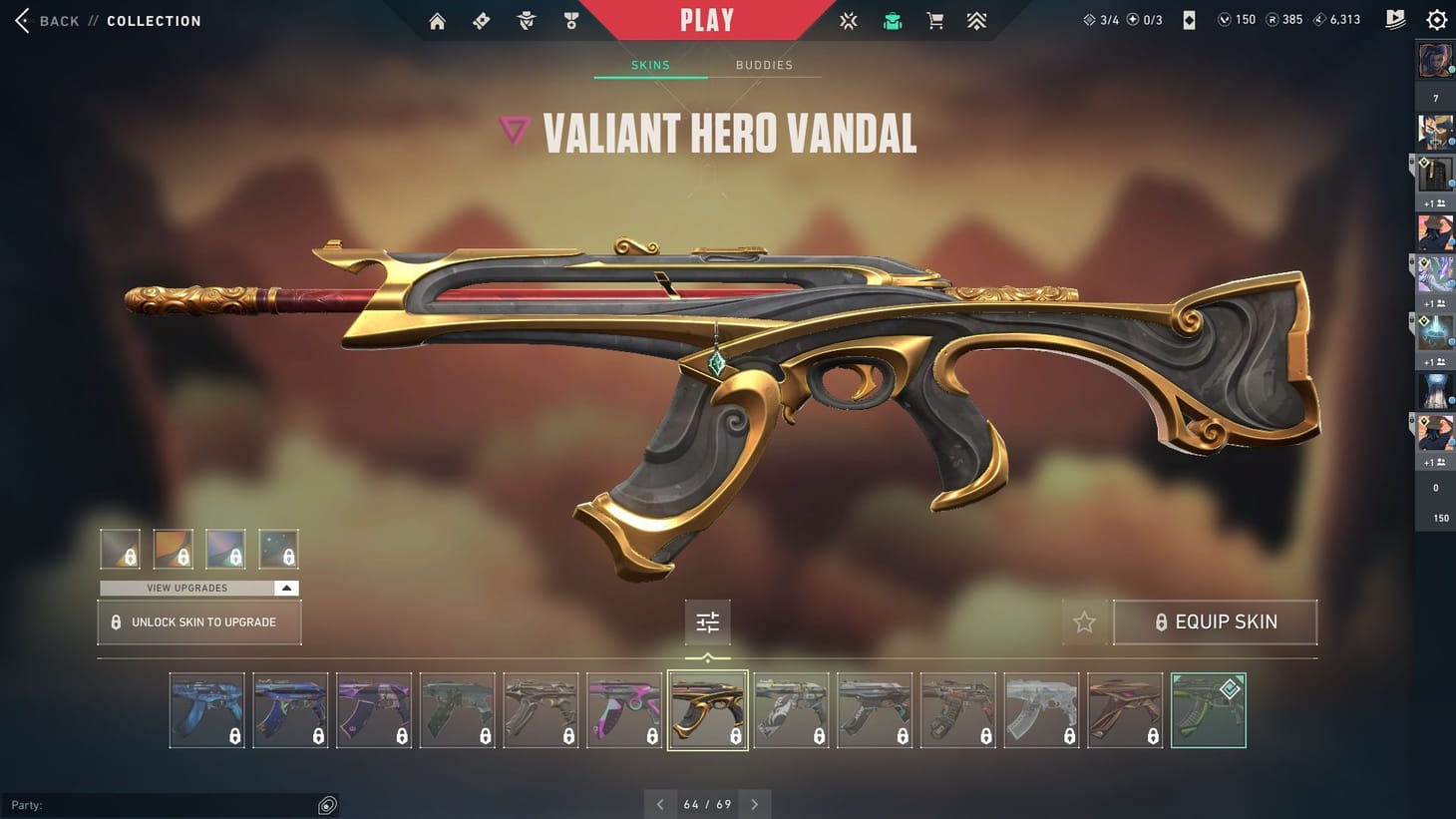Open the Store via shopping cart icon

point(934,20)
